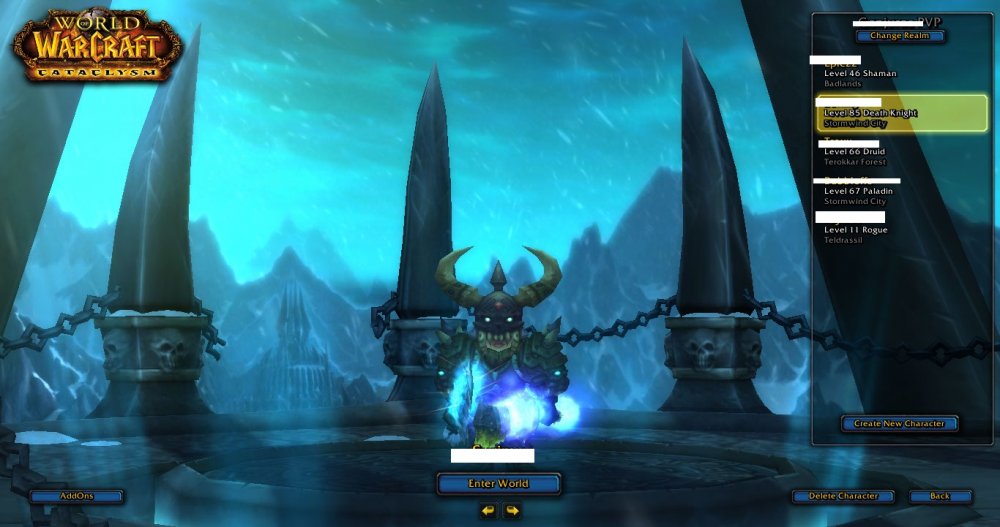
Task: Rotate character with the right arrow button
Action: point(512,511)
